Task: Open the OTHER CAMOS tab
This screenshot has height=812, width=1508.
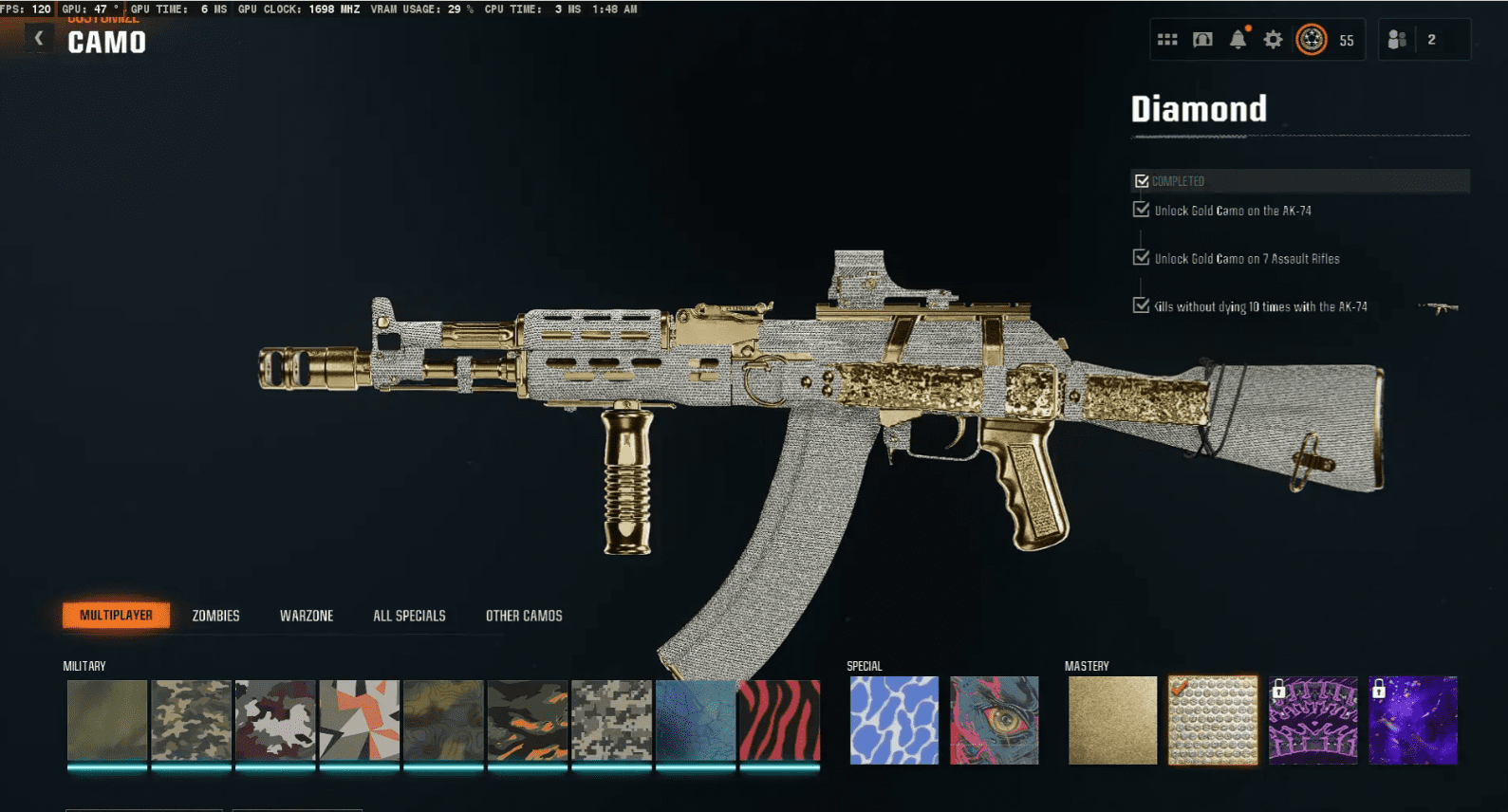Action: [x=523, y=615]
